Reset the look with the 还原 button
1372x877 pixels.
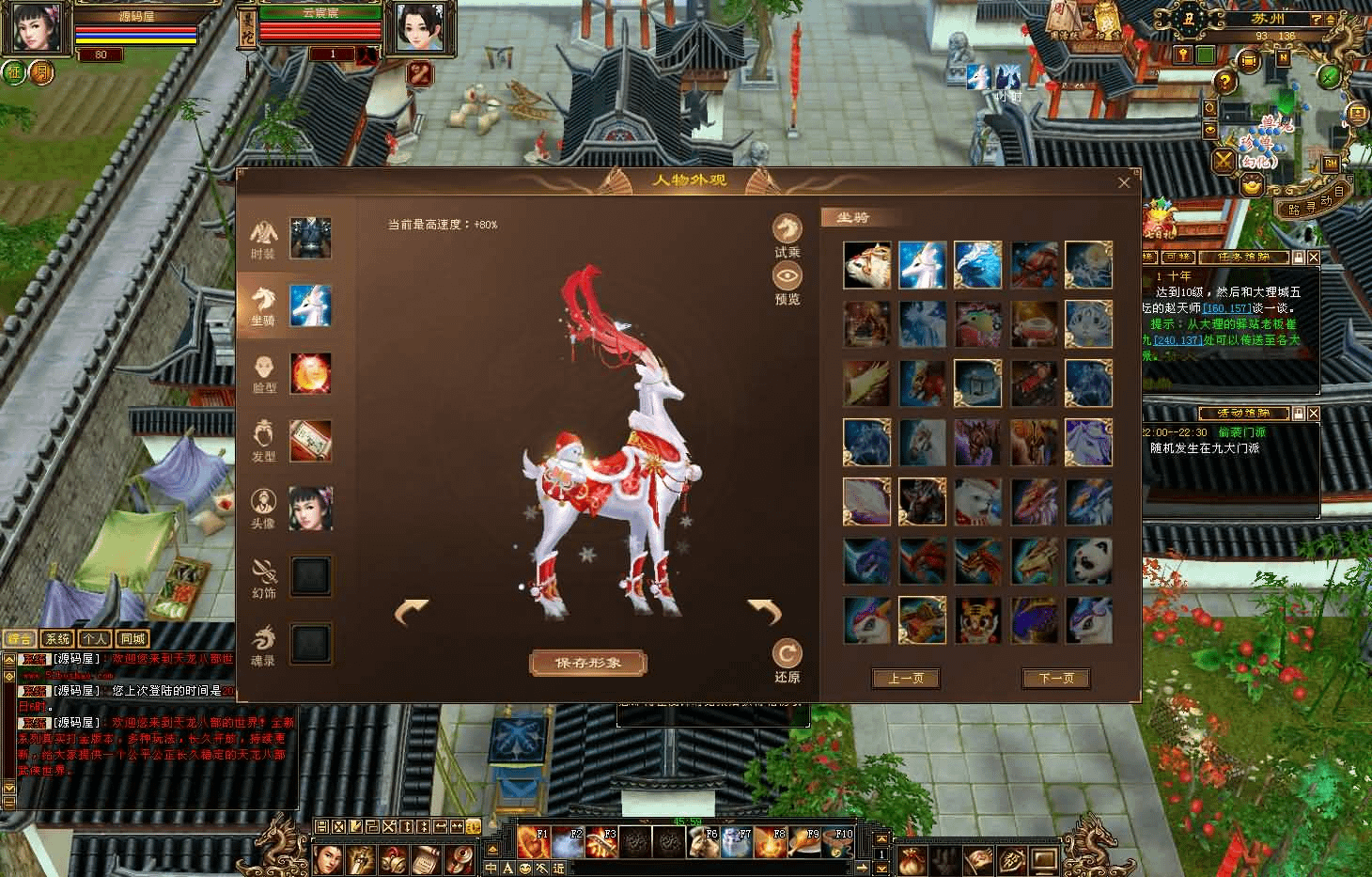[x=787, y=660]
